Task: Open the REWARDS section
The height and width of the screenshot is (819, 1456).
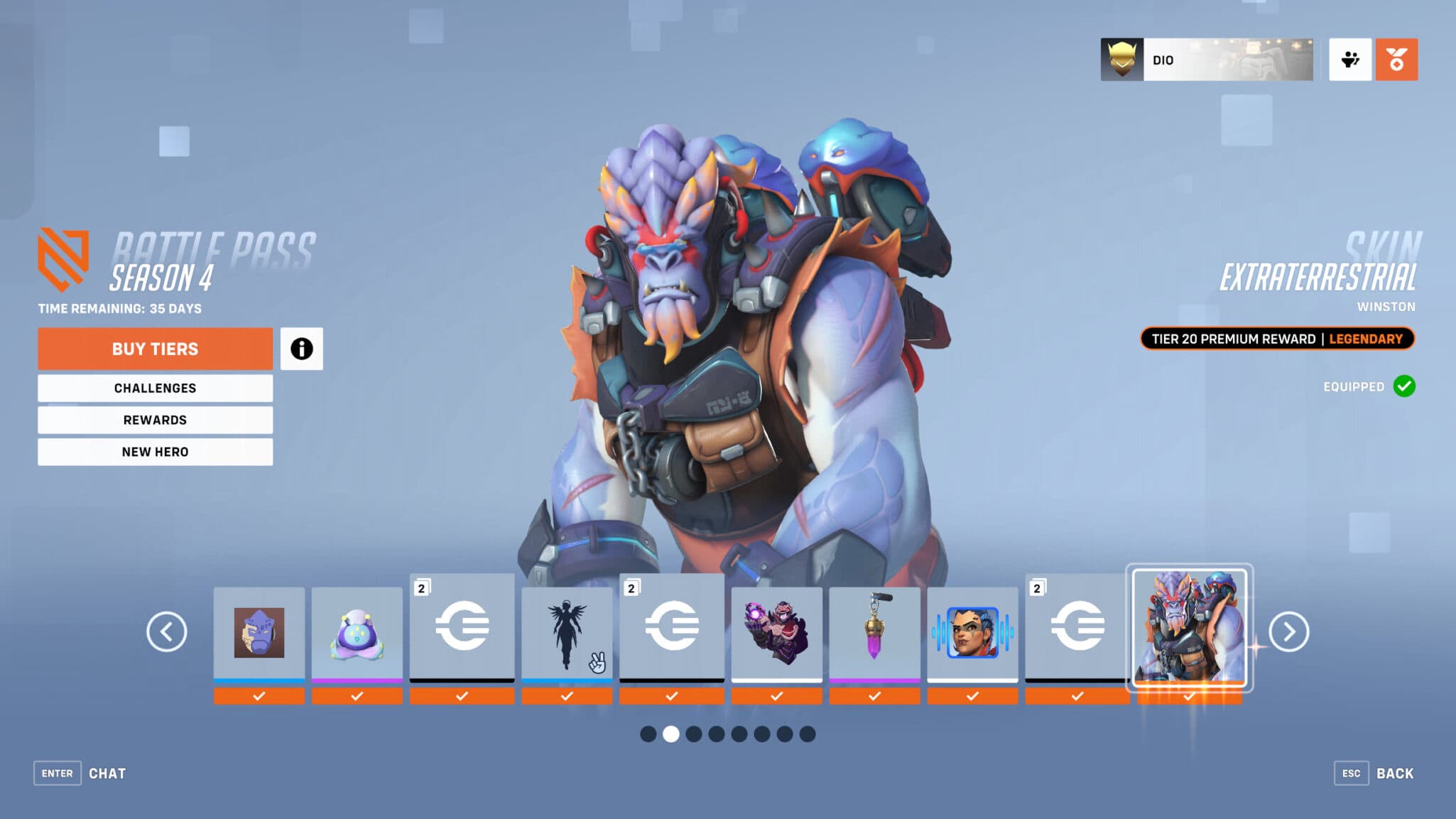Action: [155, 420]
